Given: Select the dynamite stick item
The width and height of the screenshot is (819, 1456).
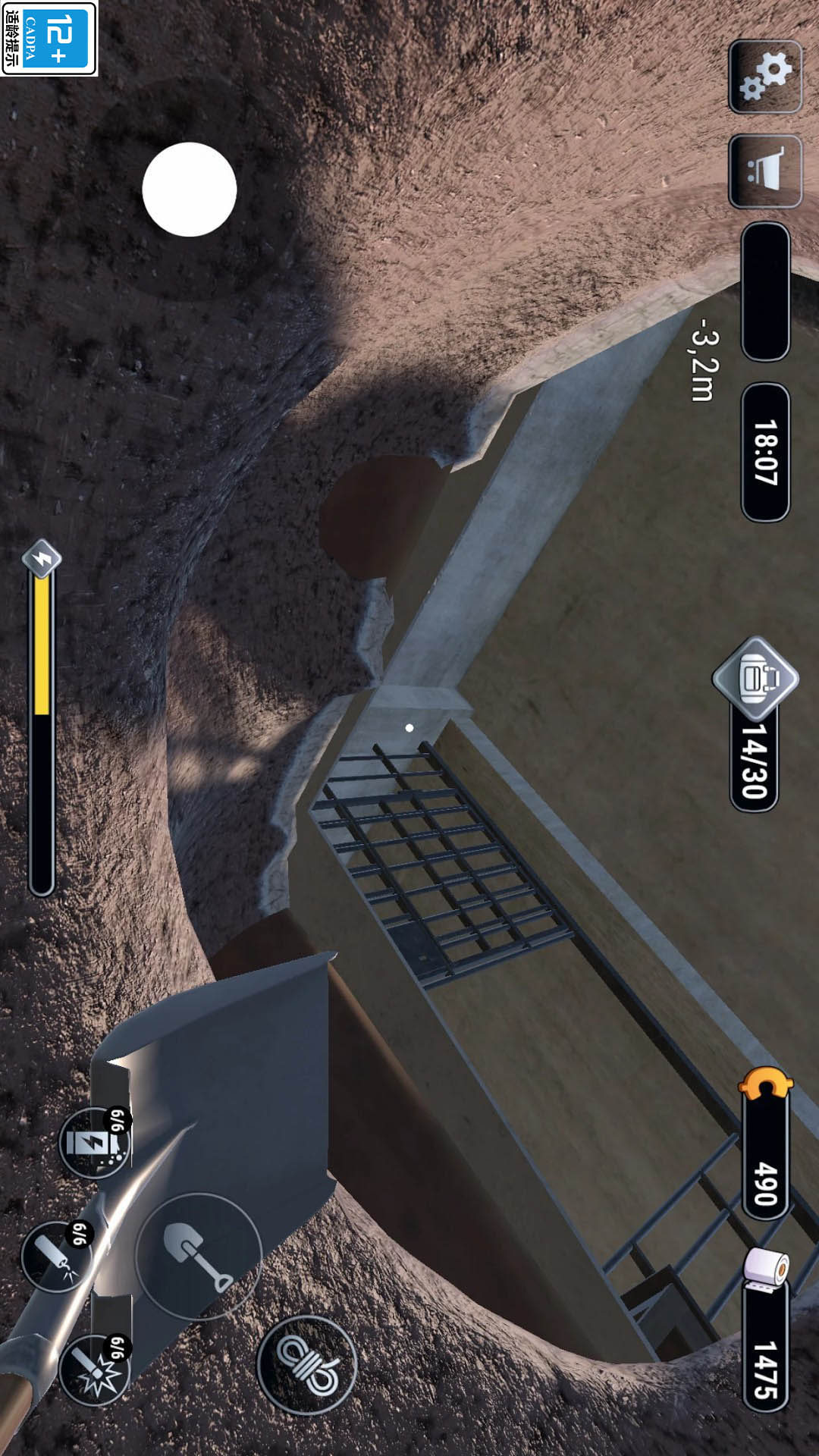Looking at the screenshot, I should coord(56,1256).
